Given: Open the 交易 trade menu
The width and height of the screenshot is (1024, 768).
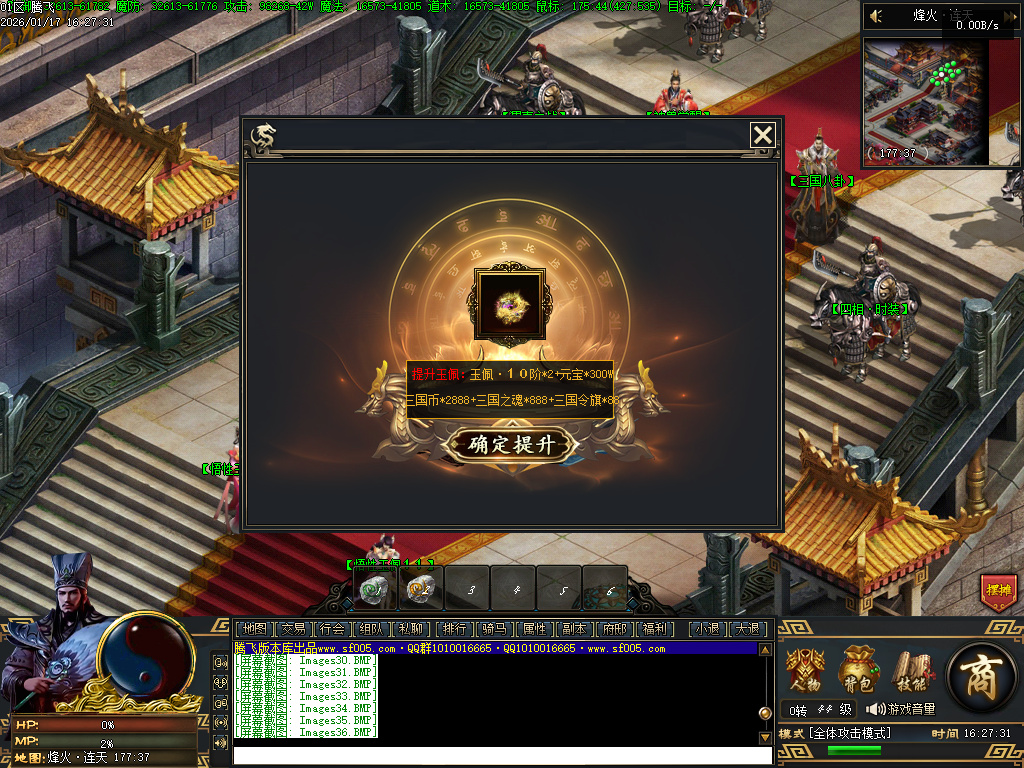Looking at the screenshot, I should [293, 629].
